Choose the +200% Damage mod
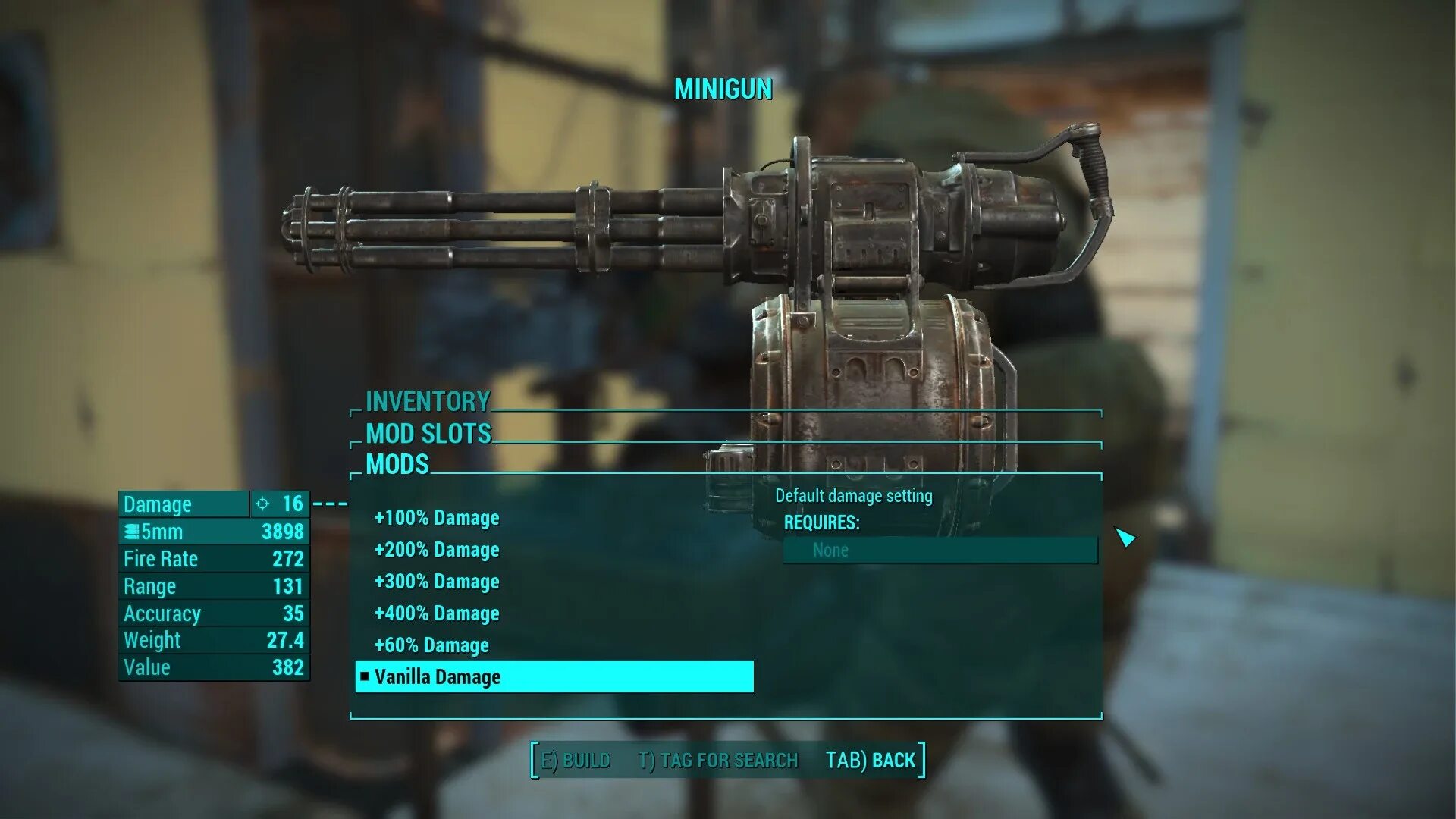This screenshot has height=819, width=1456. pos(437,550)
